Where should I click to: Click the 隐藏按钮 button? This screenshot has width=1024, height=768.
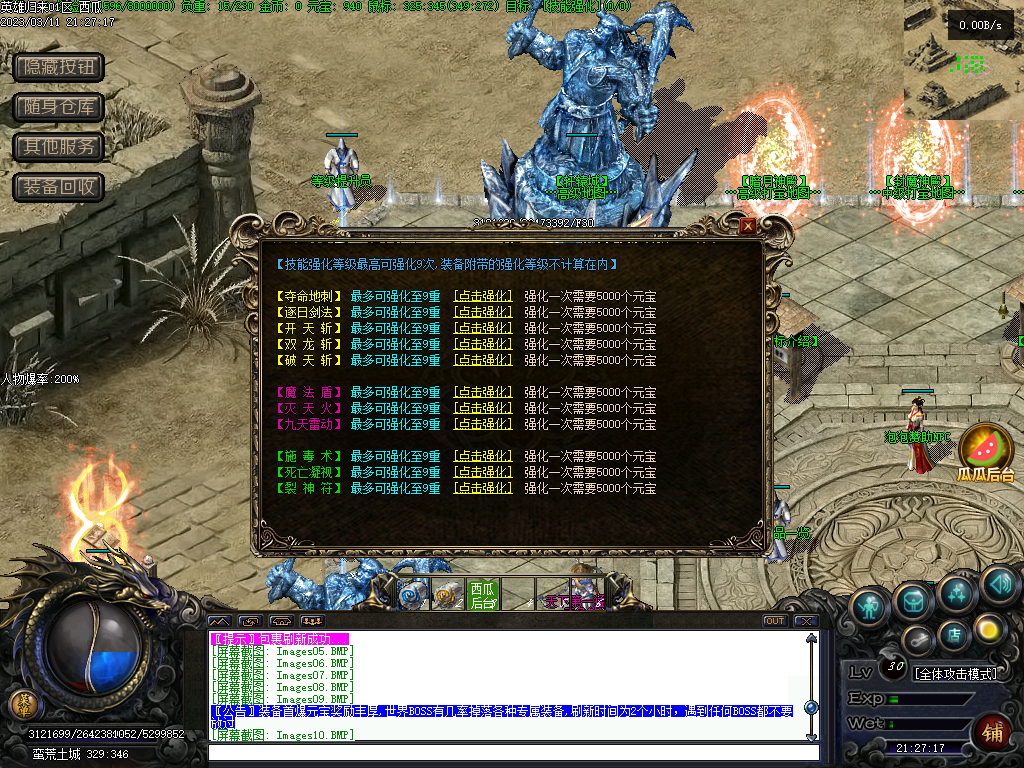[59, 67]
